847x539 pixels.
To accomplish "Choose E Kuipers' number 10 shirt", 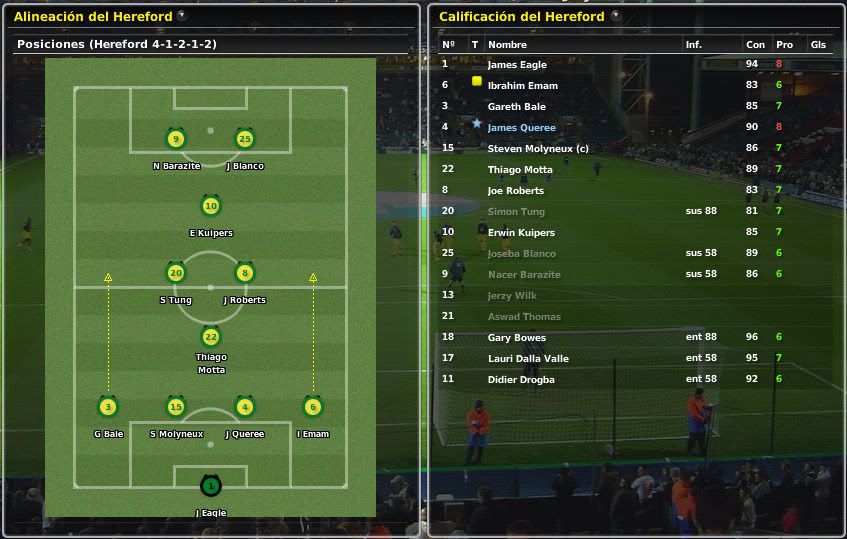I will pos(210,207).
